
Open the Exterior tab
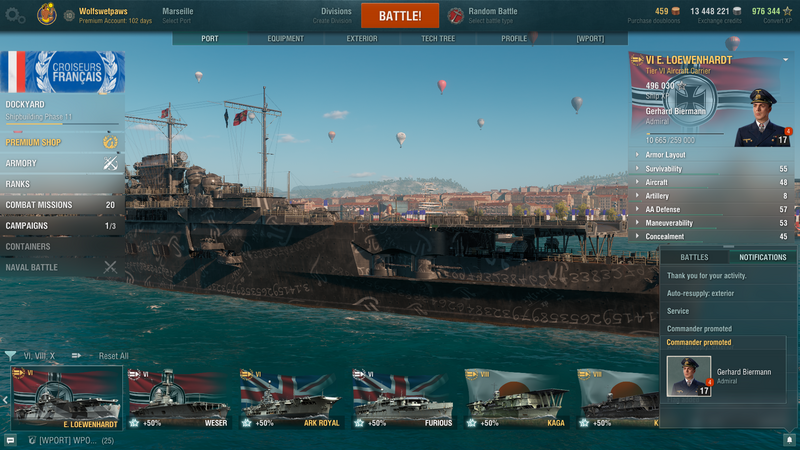(361, 39)
